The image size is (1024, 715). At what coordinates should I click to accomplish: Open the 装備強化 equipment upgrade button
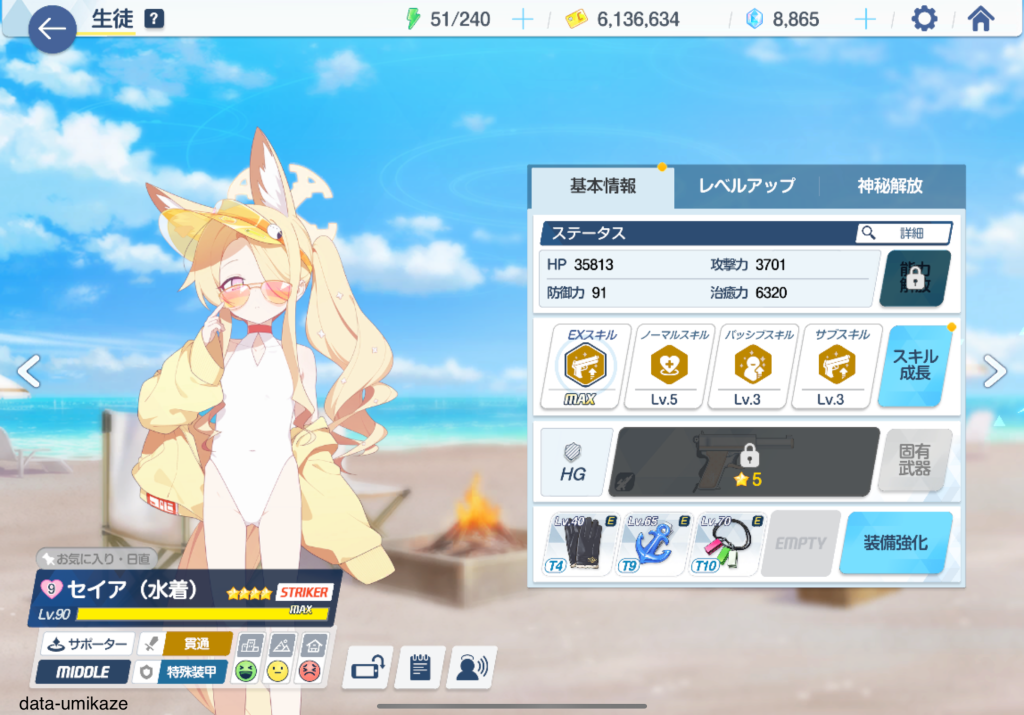pyautogui.click(x=895, y=543)
